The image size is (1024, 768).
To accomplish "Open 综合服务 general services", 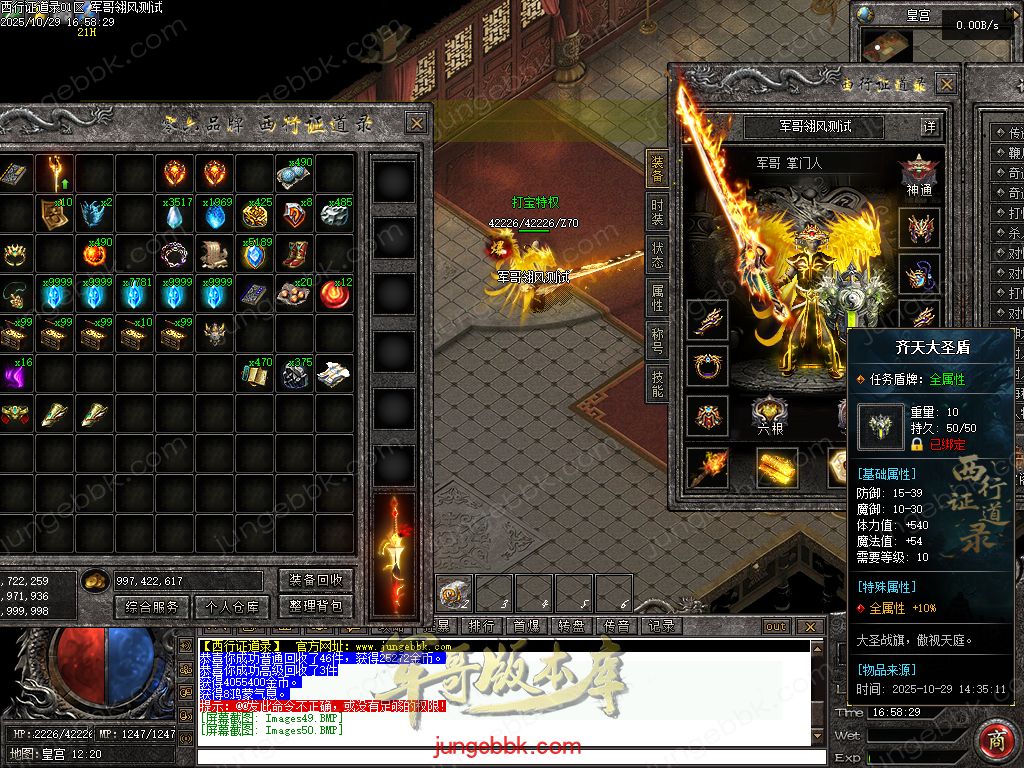I will [153, 606].
